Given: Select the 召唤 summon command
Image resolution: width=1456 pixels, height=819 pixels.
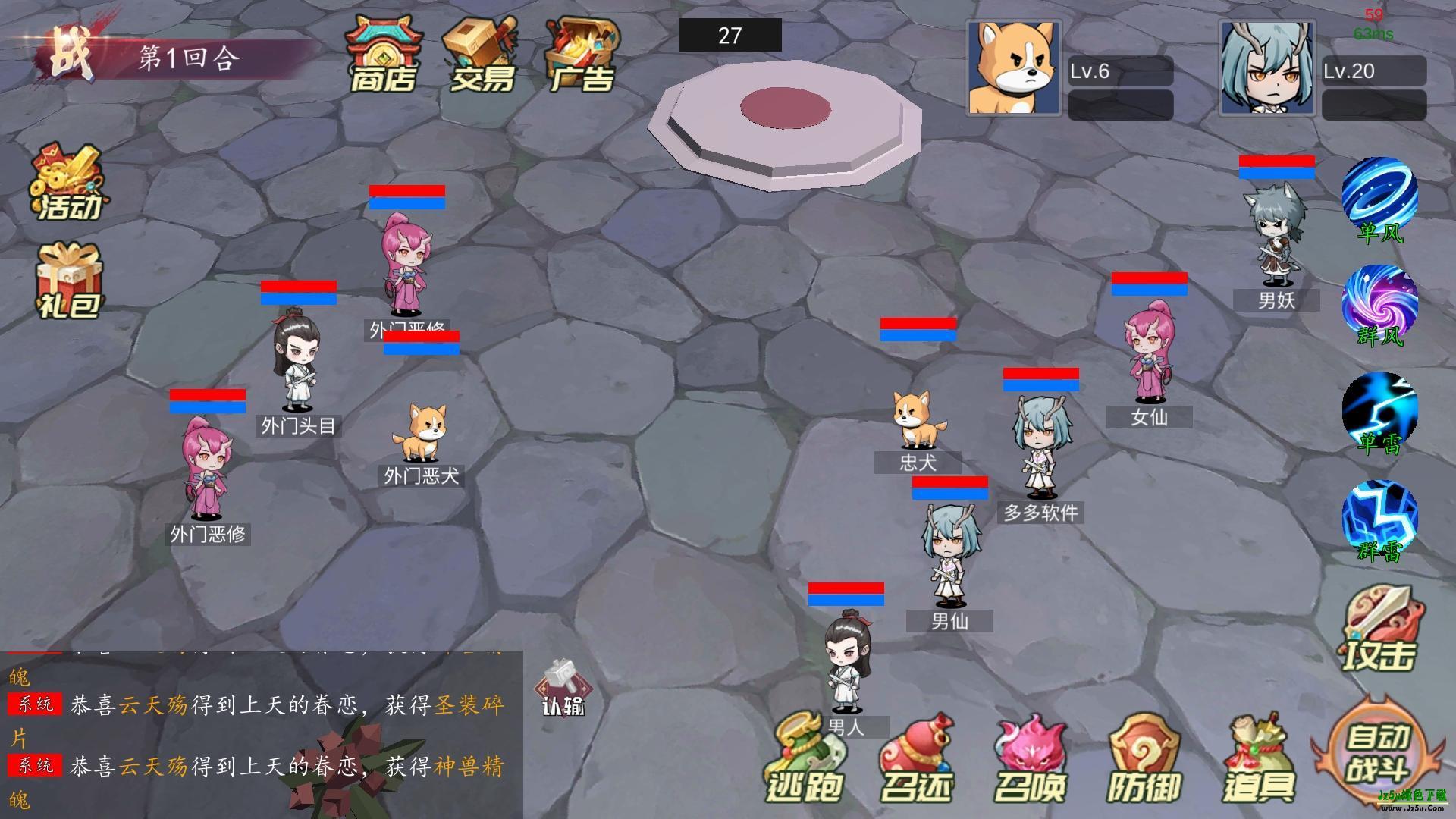Looking at the screenshot, I should point(1031,760).
